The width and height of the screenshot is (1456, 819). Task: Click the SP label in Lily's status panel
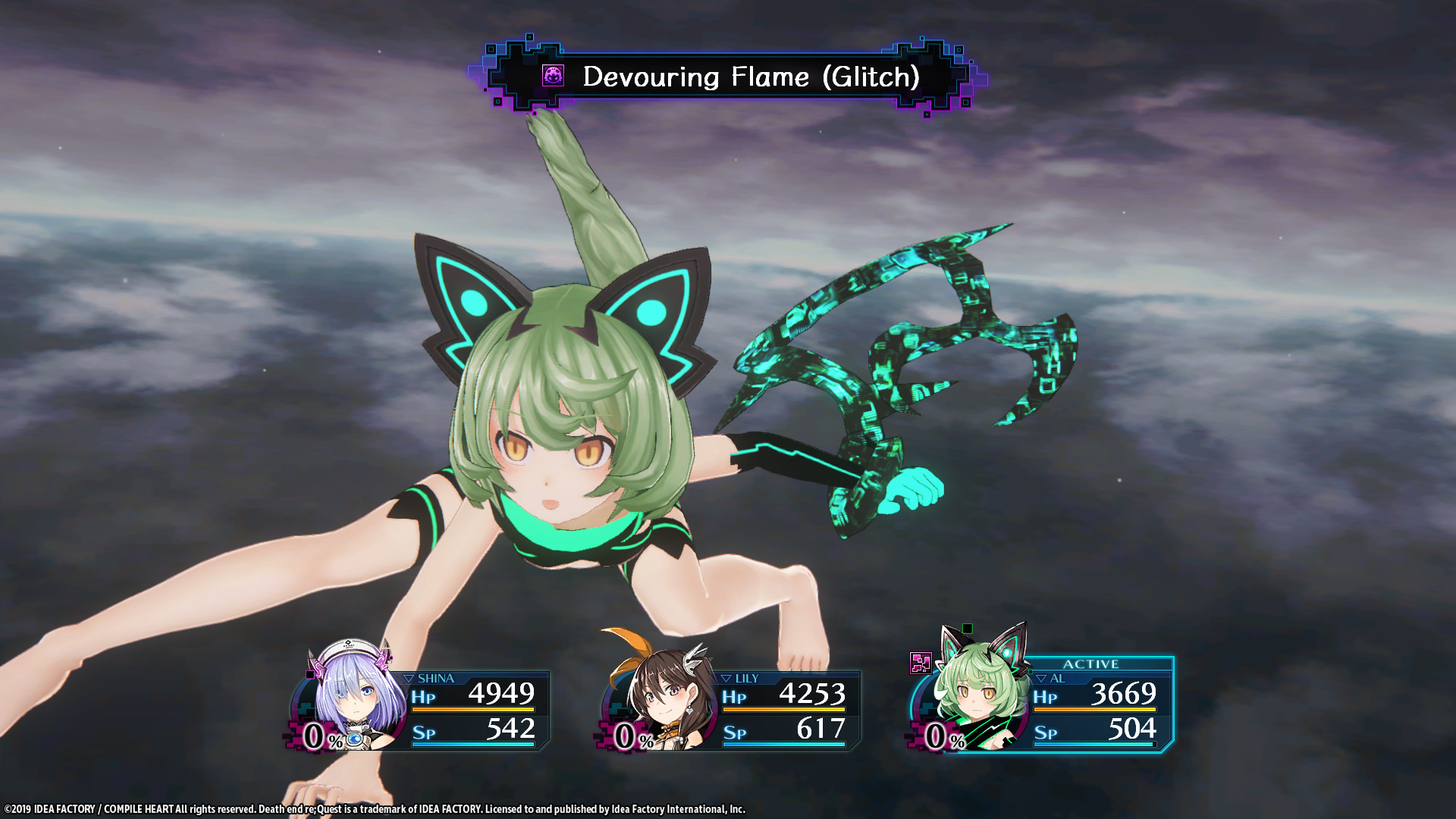[734, 733]
